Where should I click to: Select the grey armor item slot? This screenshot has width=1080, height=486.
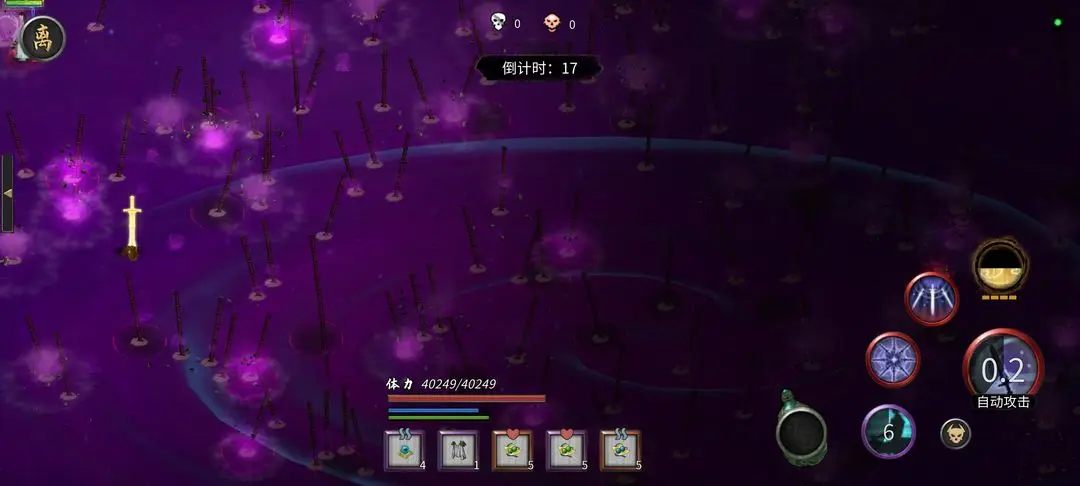[x=458, y=450]
